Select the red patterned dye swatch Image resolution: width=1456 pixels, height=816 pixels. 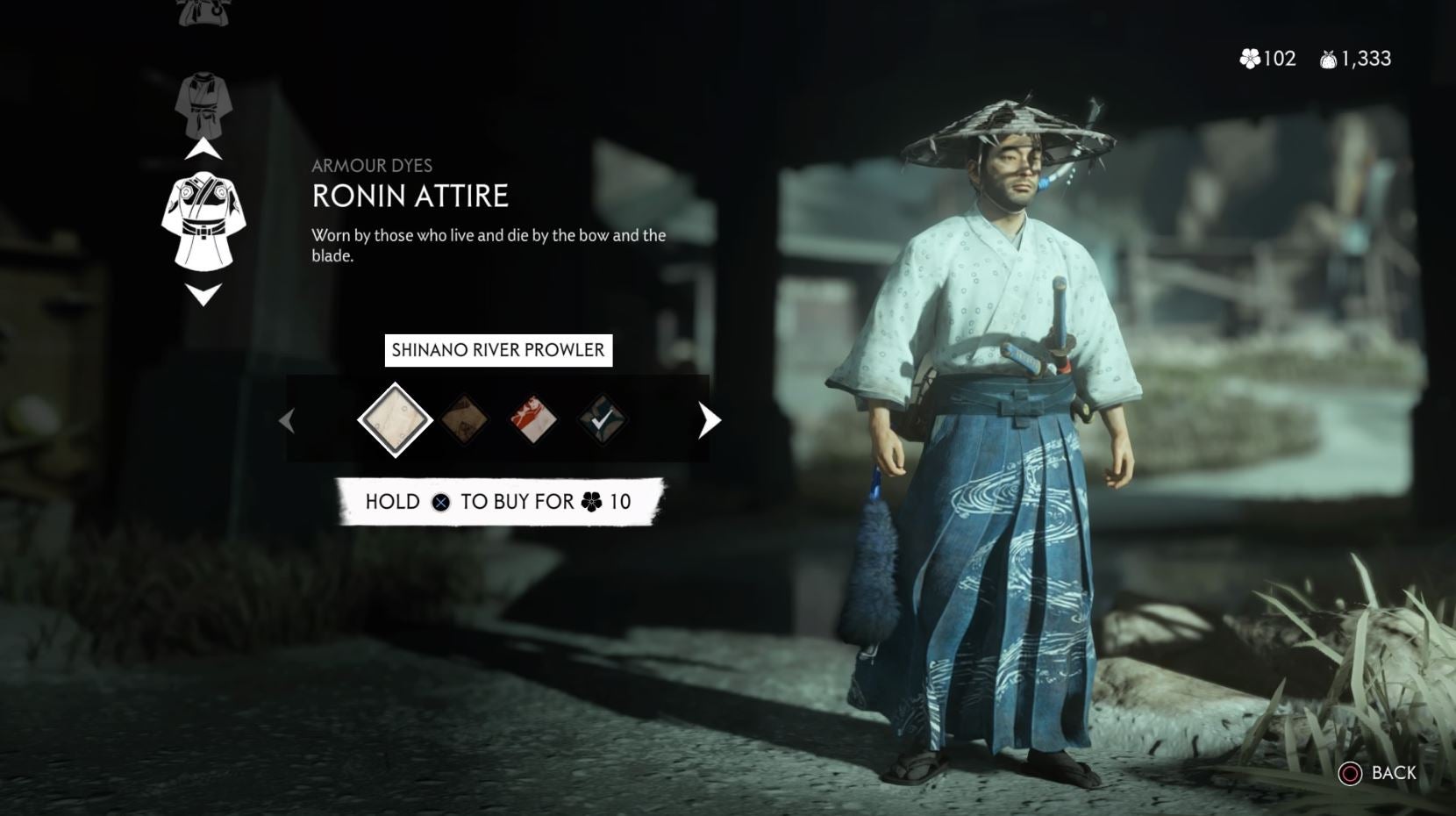click(532, 420)
